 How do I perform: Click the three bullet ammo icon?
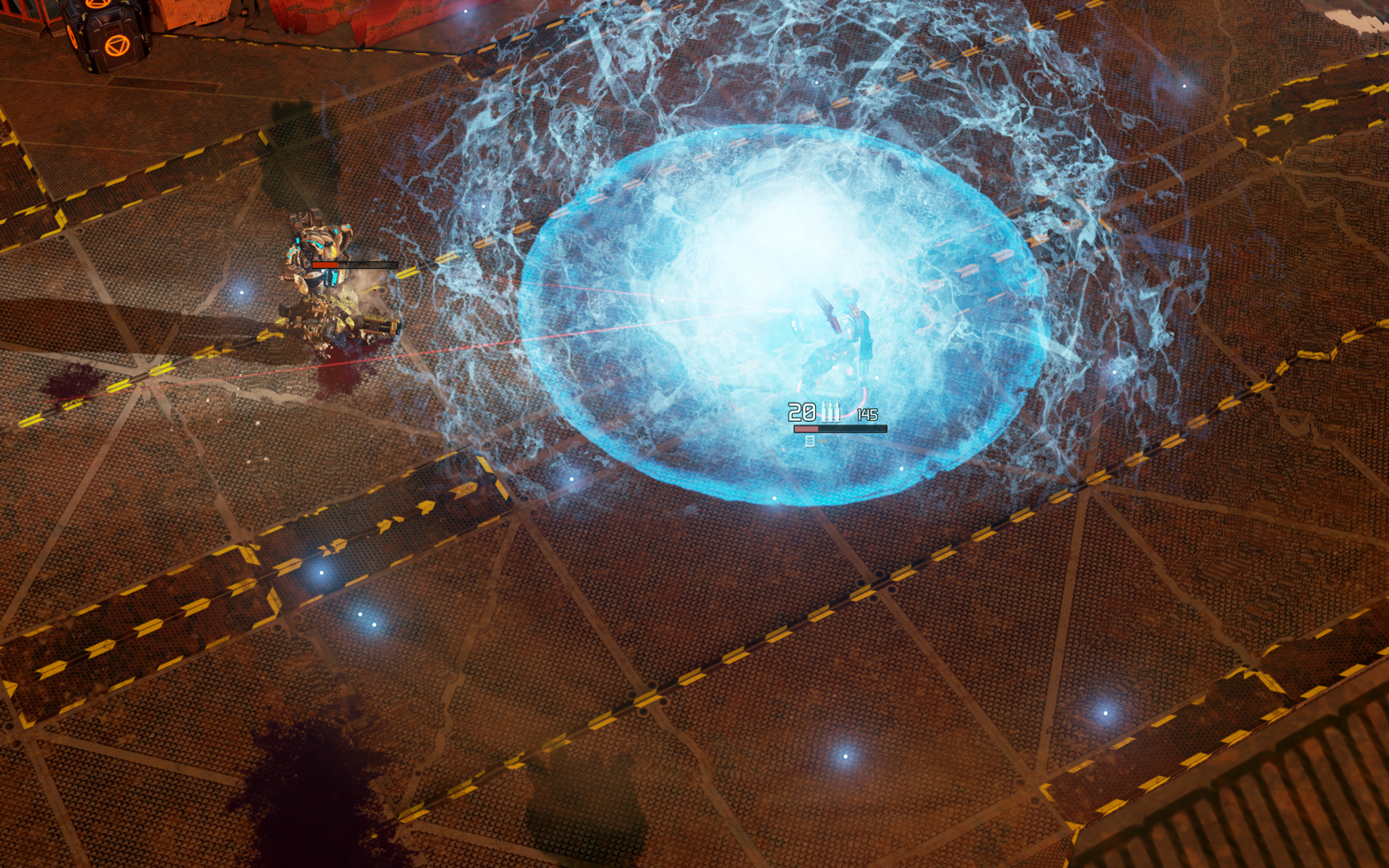830,411
